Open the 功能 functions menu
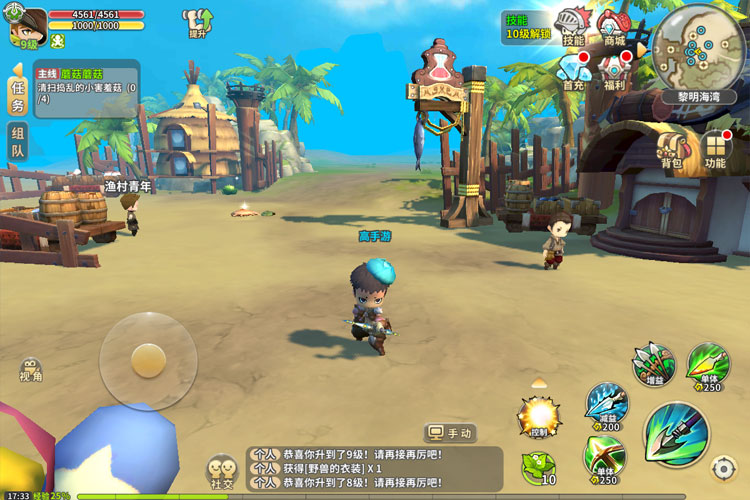750x500 pixels. [715, 150]
